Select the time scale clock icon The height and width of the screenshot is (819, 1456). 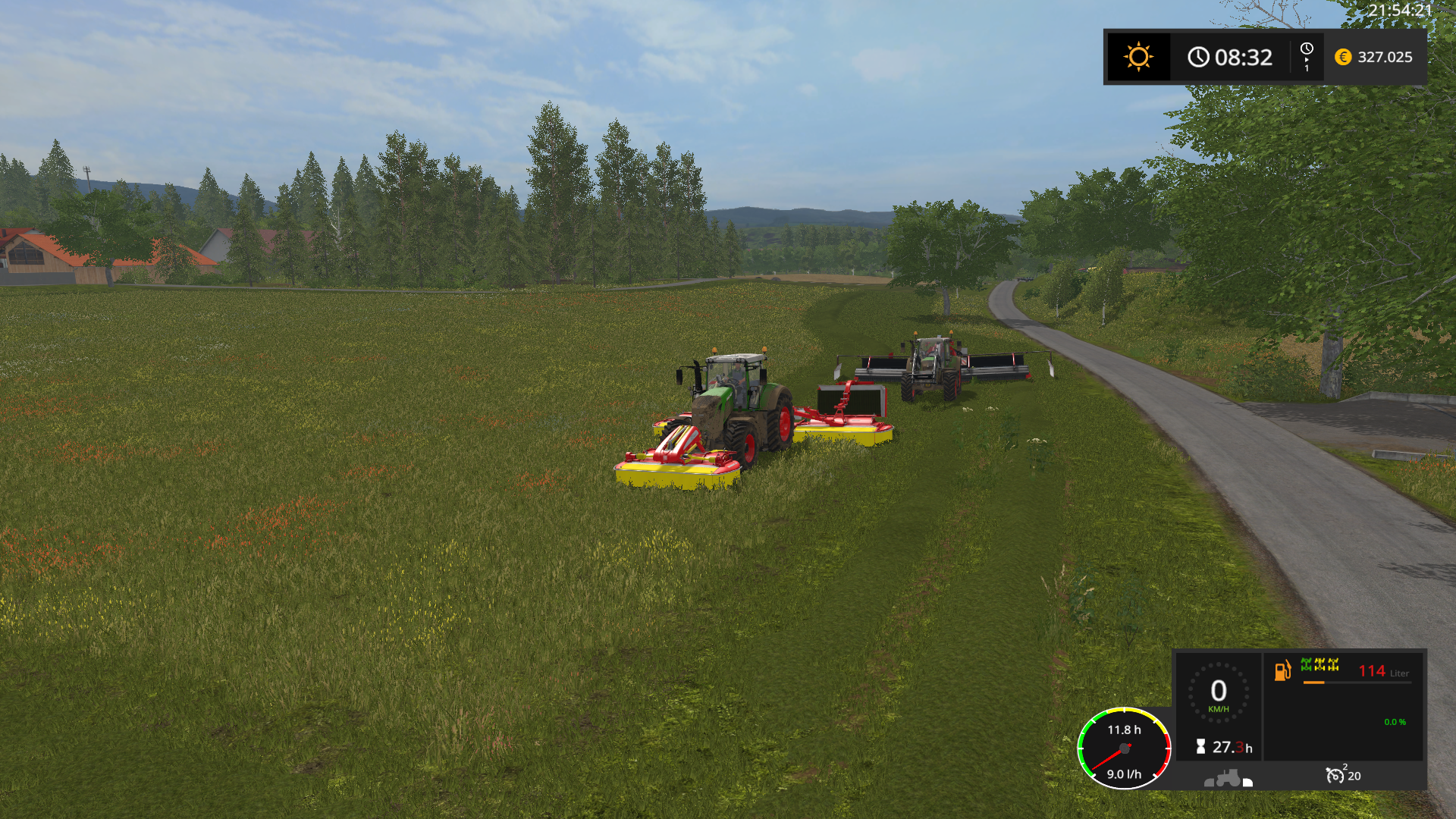[x=1307, y=49]
